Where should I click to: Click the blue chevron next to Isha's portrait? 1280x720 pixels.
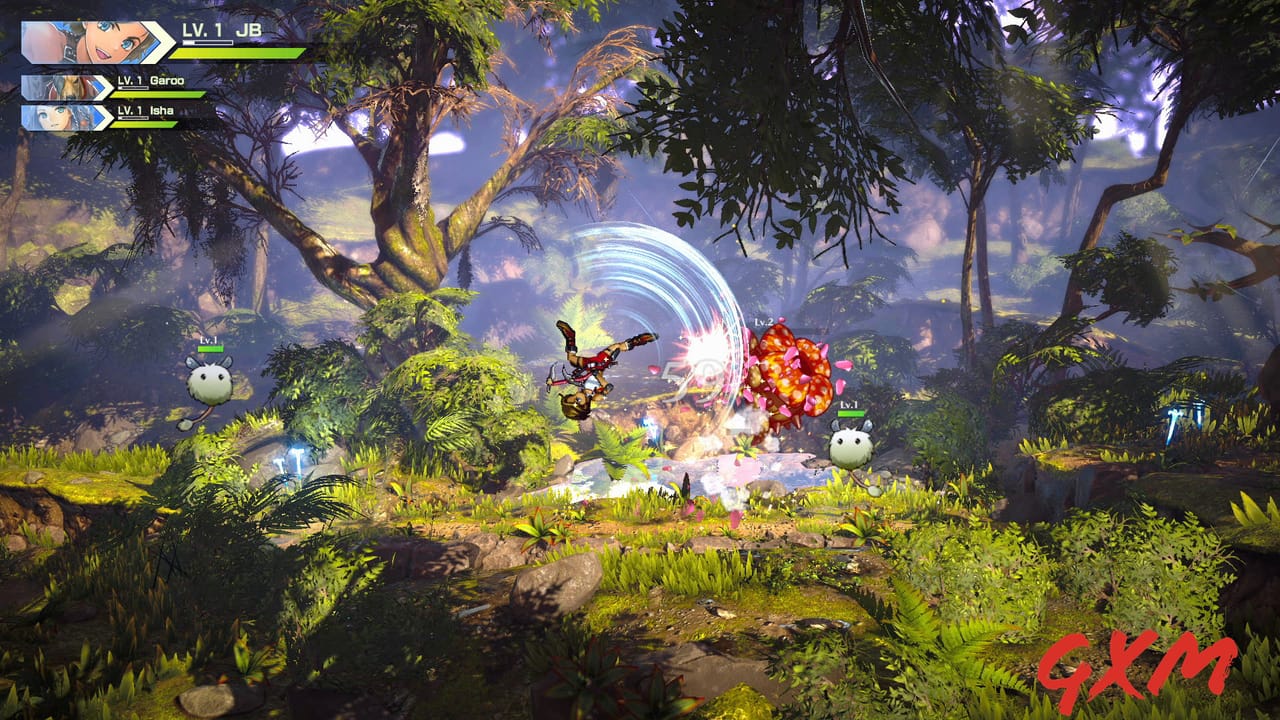(x=100, y=116)
